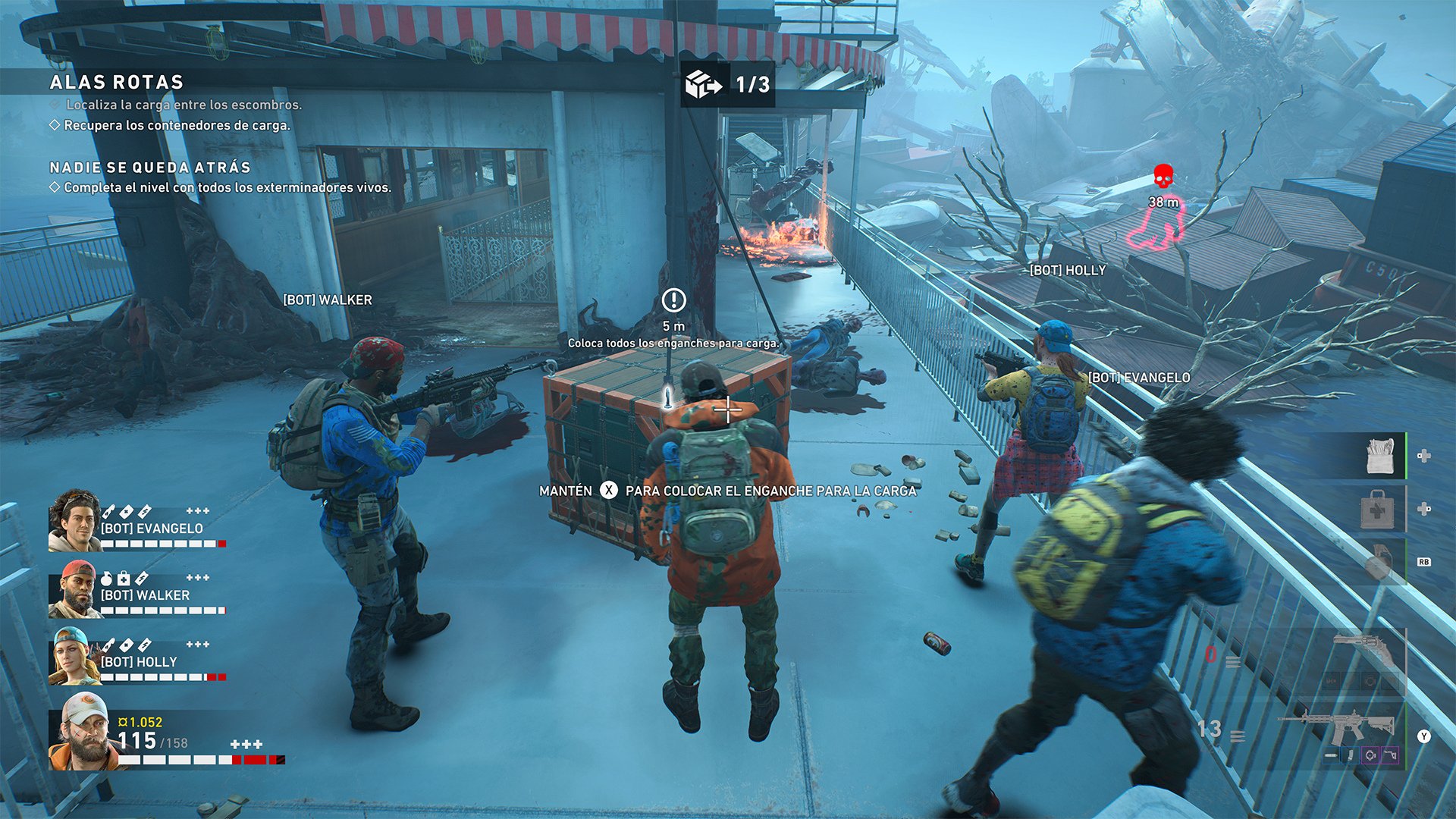Click Evangelo's portrait in the team list
This screenshot has width=1456, height=819.
pyautogui.click(x=74, y=520)
